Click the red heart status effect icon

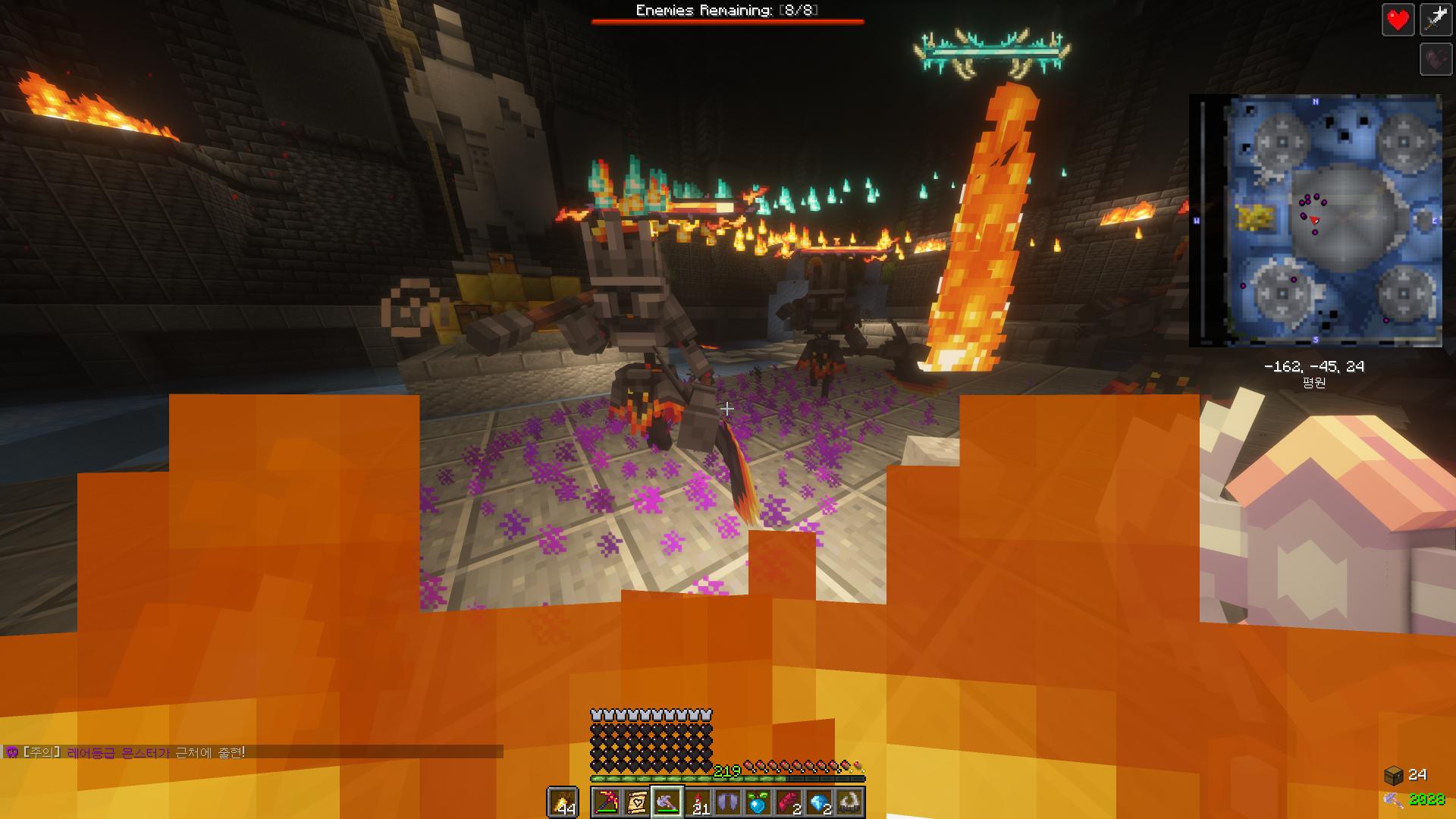point(1398,20)
